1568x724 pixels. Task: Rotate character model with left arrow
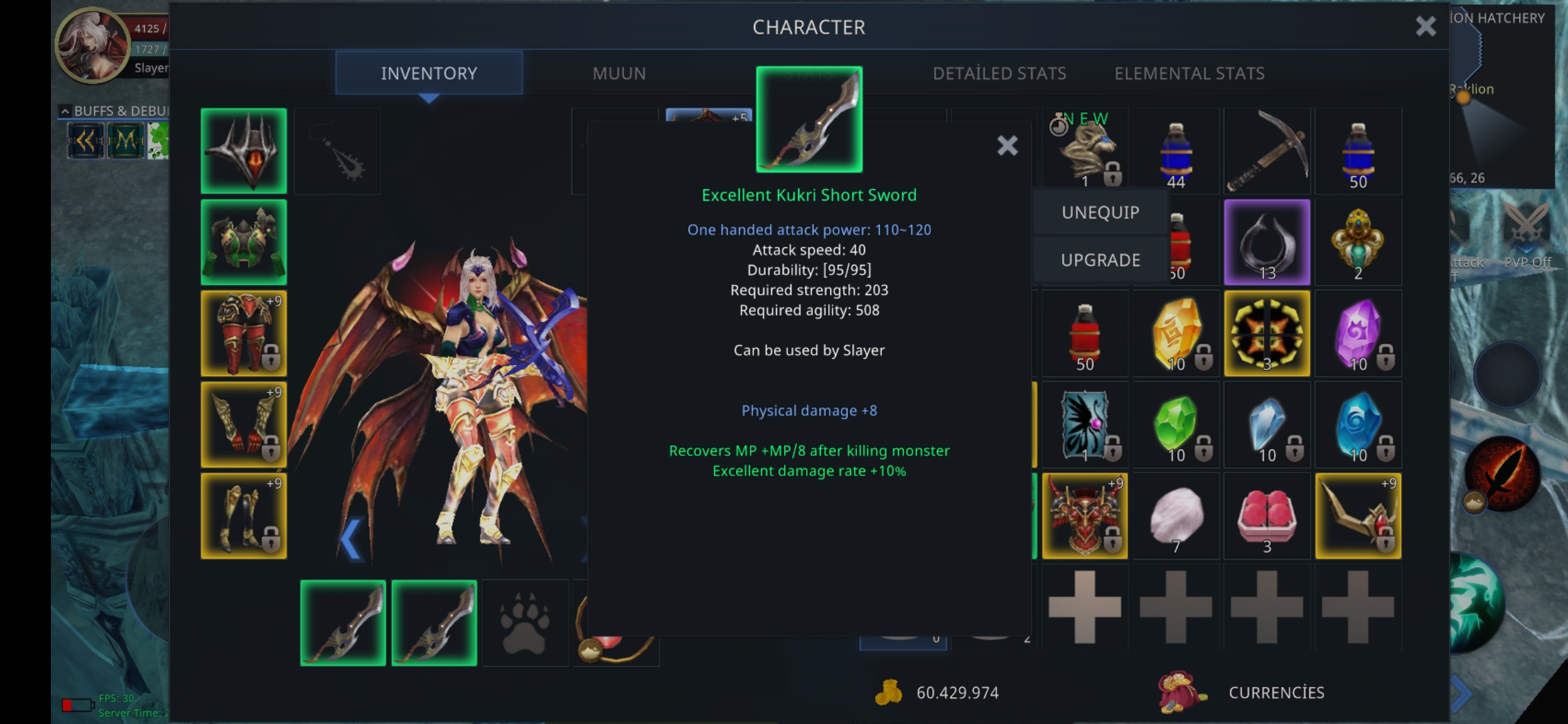[x=350, y=538]
